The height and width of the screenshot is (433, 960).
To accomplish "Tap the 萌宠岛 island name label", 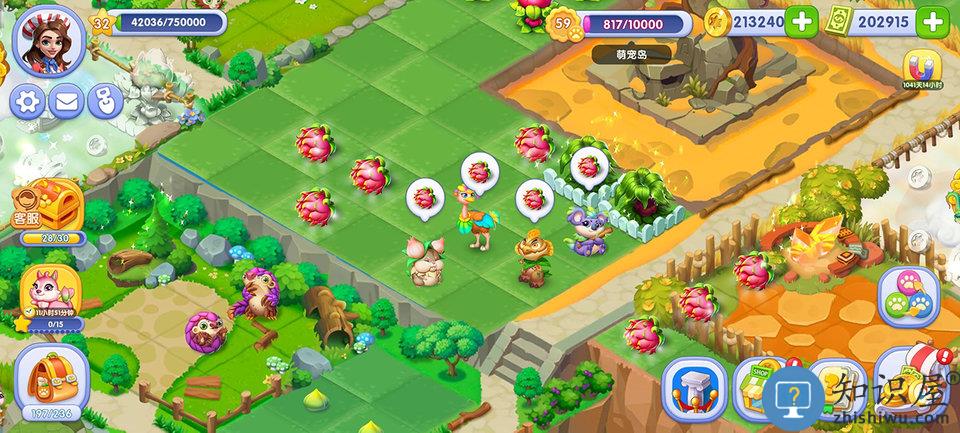I will [x=632, y=54].
